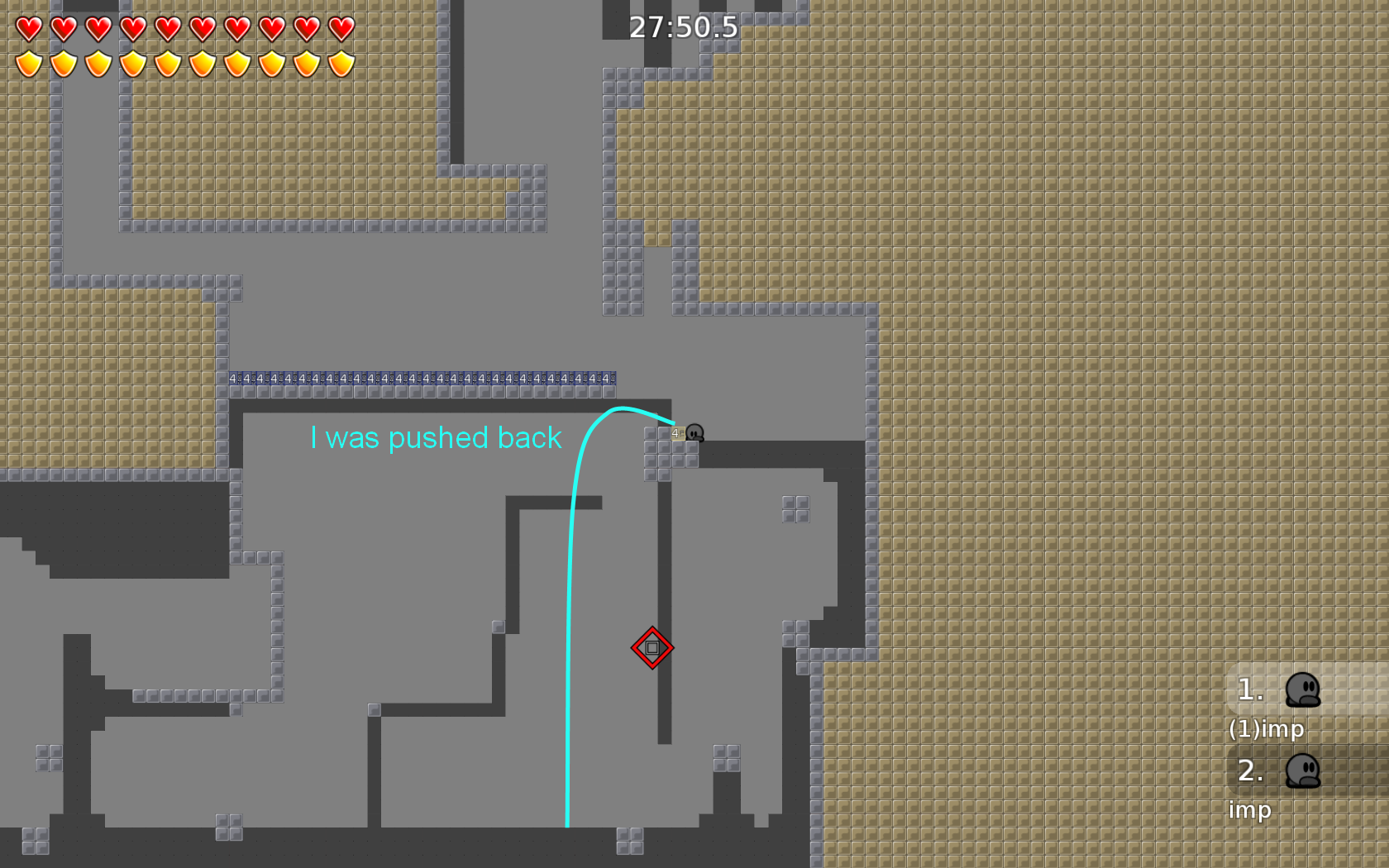This screenshot has height=868, width=1389.
Task: Click the last heart in the health row
Action: tap(340, 30)
